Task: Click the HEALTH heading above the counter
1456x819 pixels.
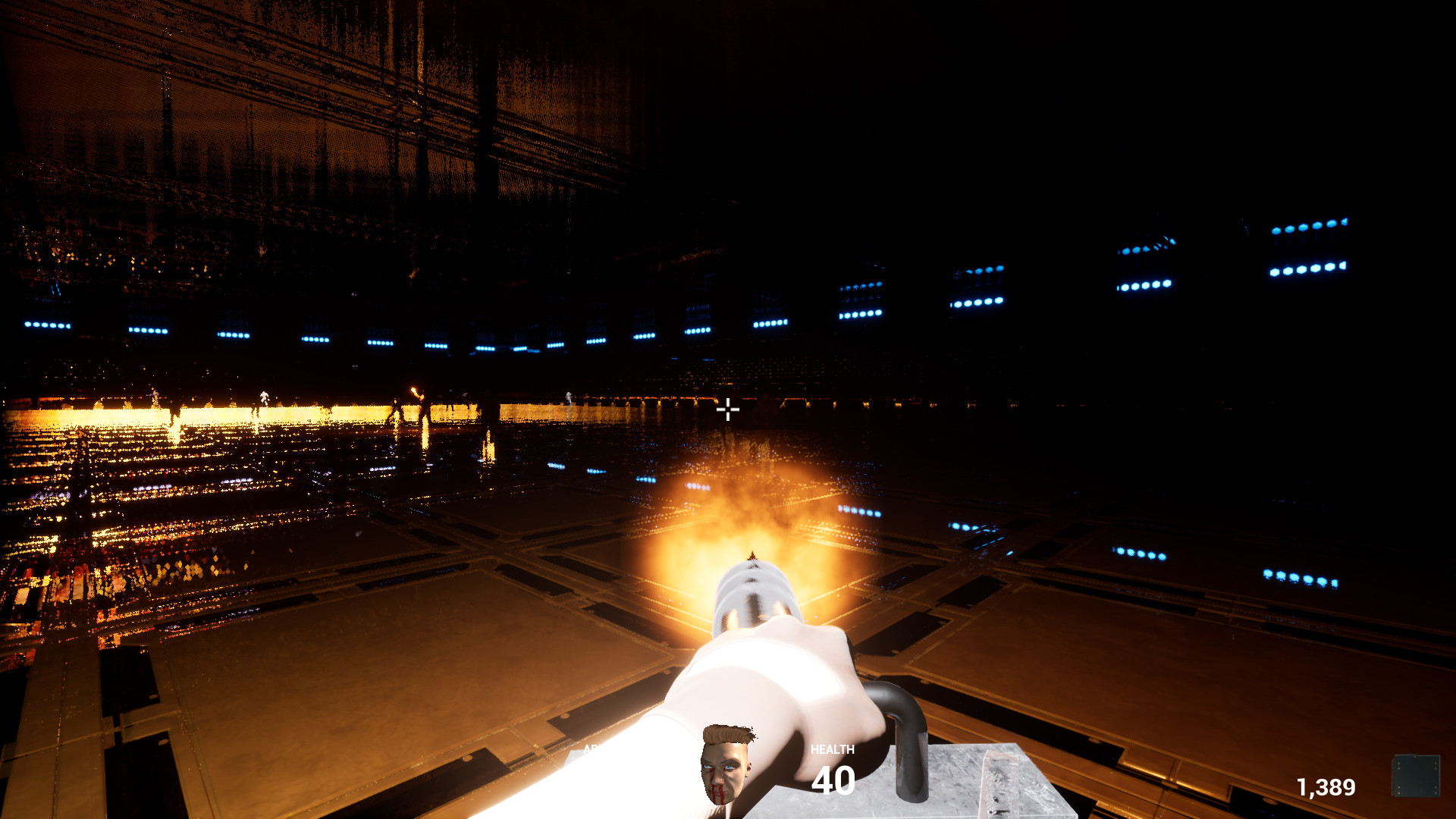Action: coord(832,749)
